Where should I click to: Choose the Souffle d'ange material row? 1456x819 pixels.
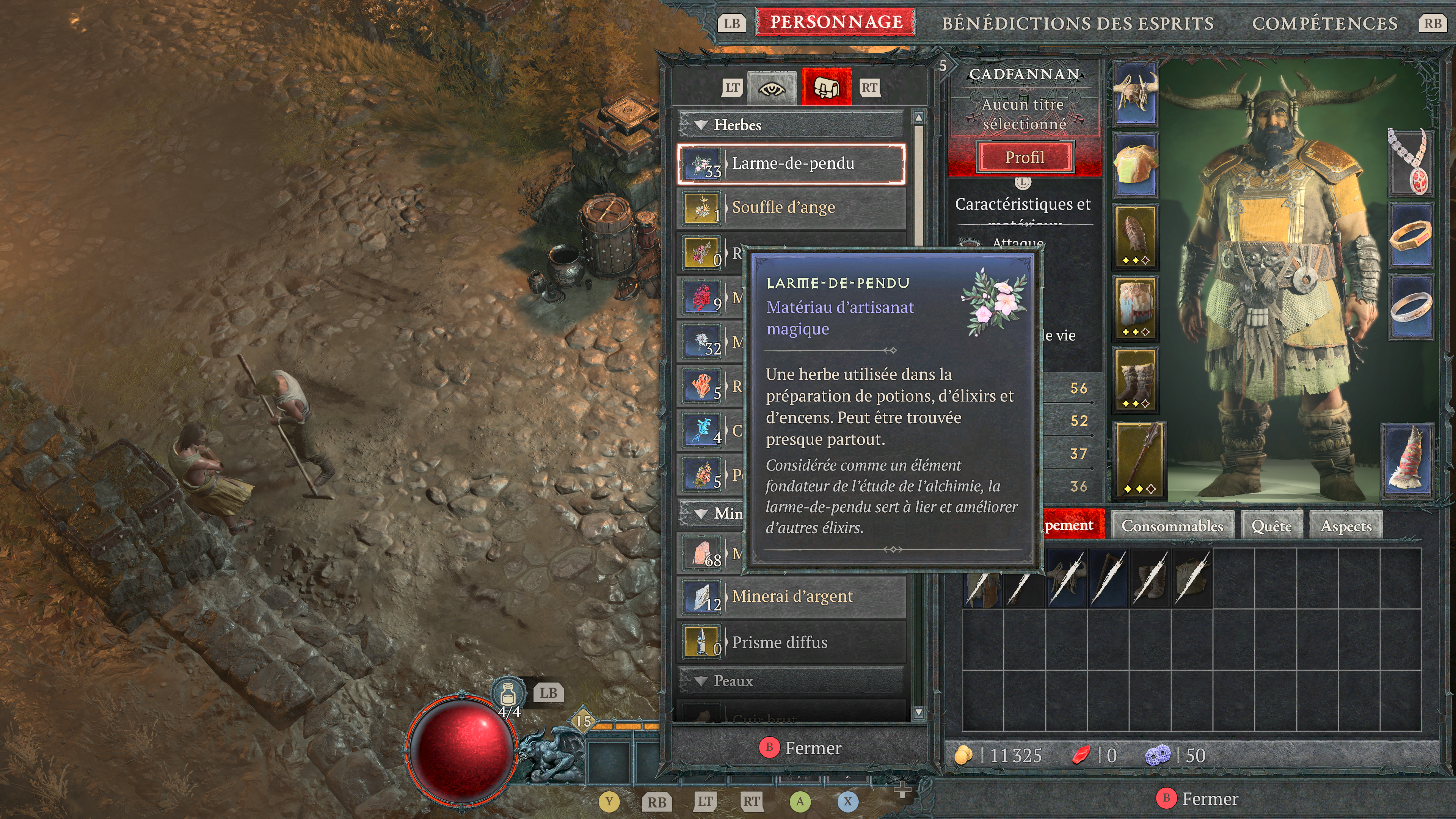(791, 208)
